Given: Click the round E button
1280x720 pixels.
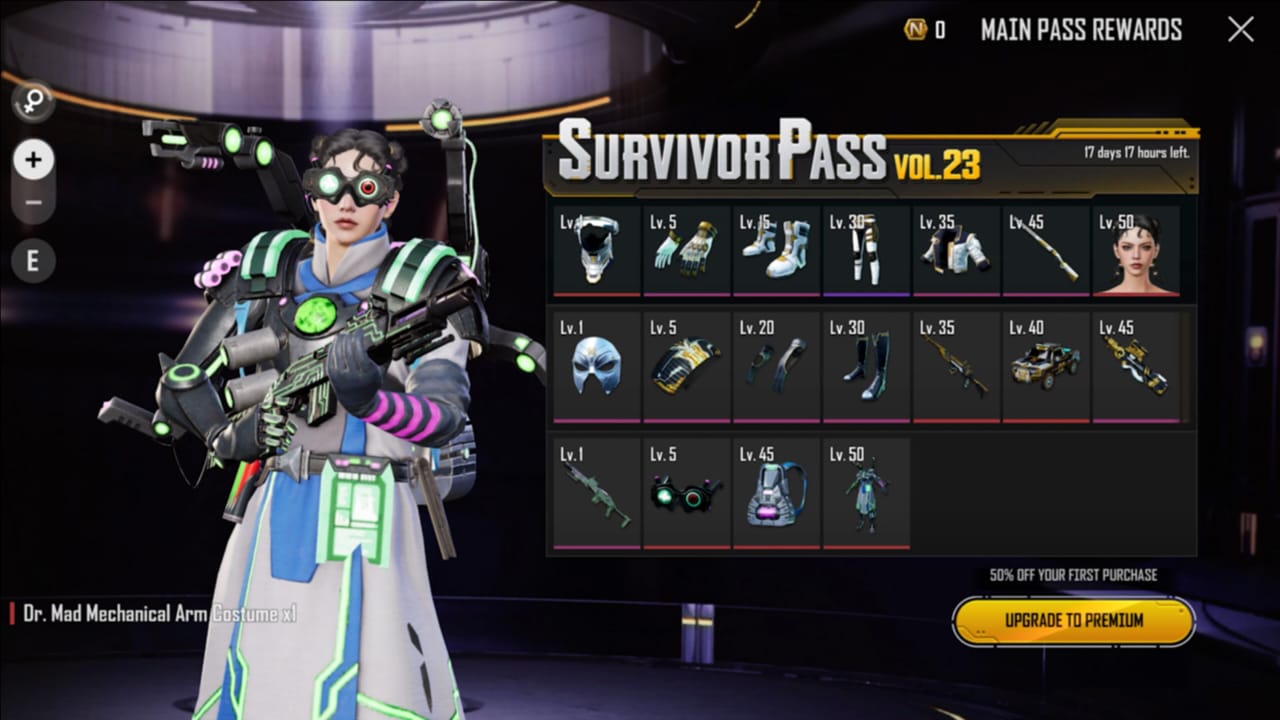Looking at the screenshot, I should (x=33, y=262).
